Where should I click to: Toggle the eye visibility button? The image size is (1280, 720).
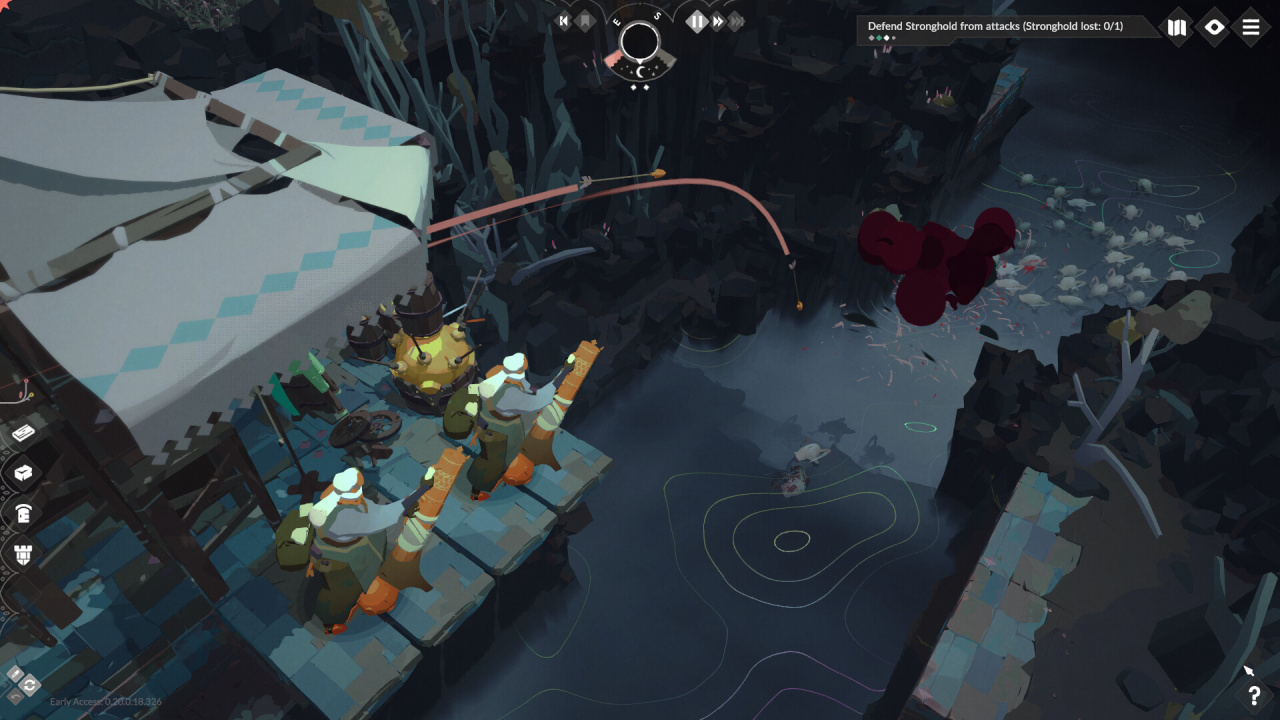coord(1214,27)
